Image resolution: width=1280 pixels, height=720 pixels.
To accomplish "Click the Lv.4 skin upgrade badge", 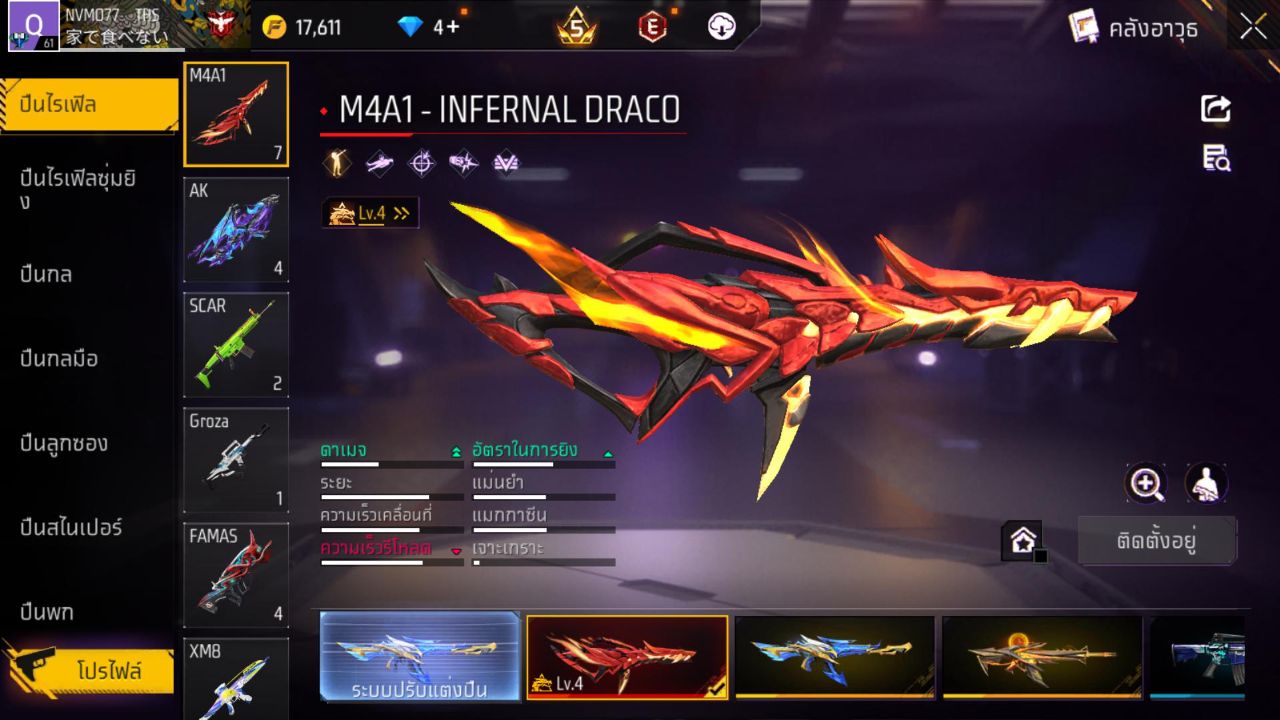I will 370,213.
